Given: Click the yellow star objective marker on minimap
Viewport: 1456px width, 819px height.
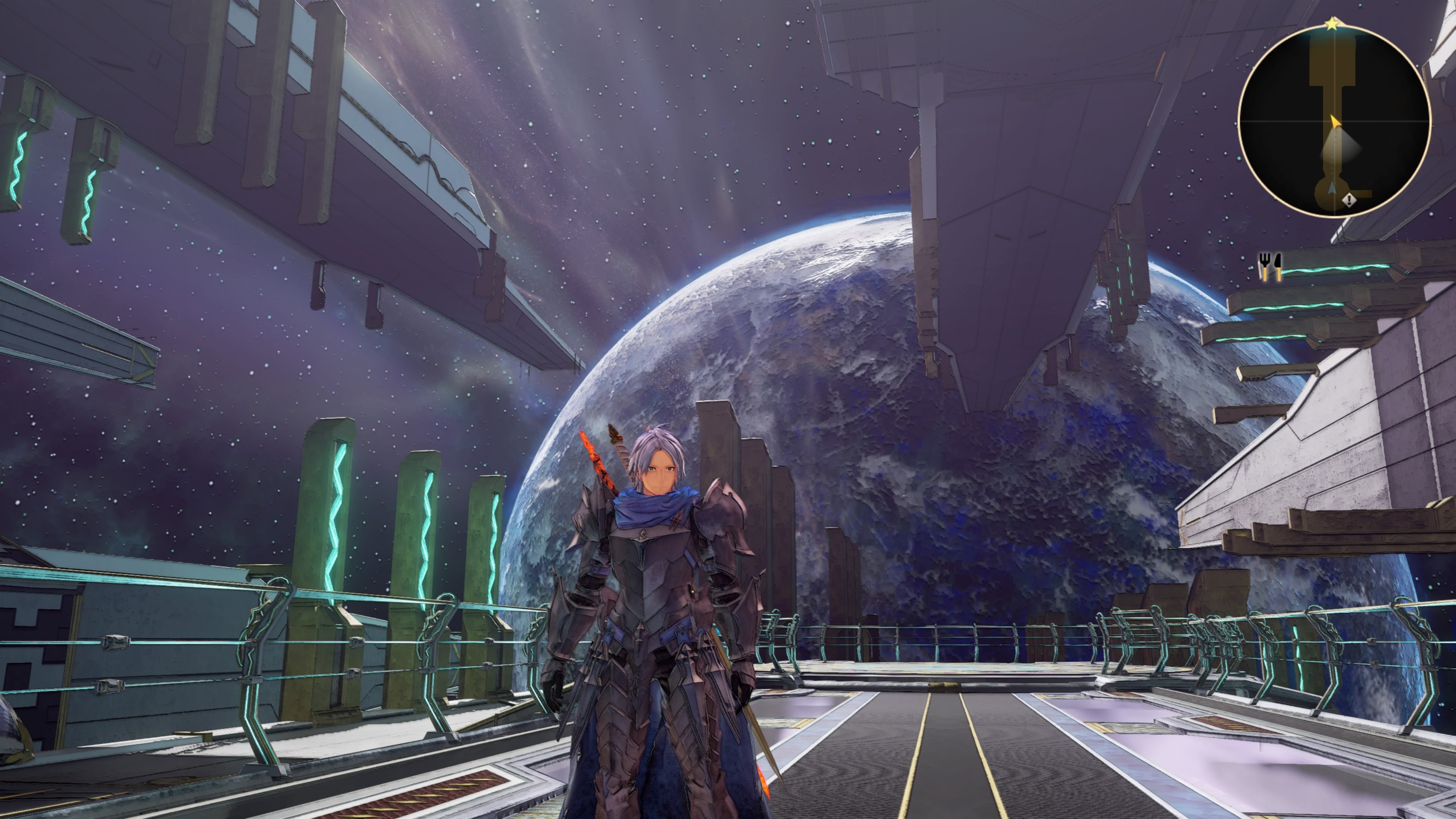Looking at the screenshot, I should point(1332,24).
